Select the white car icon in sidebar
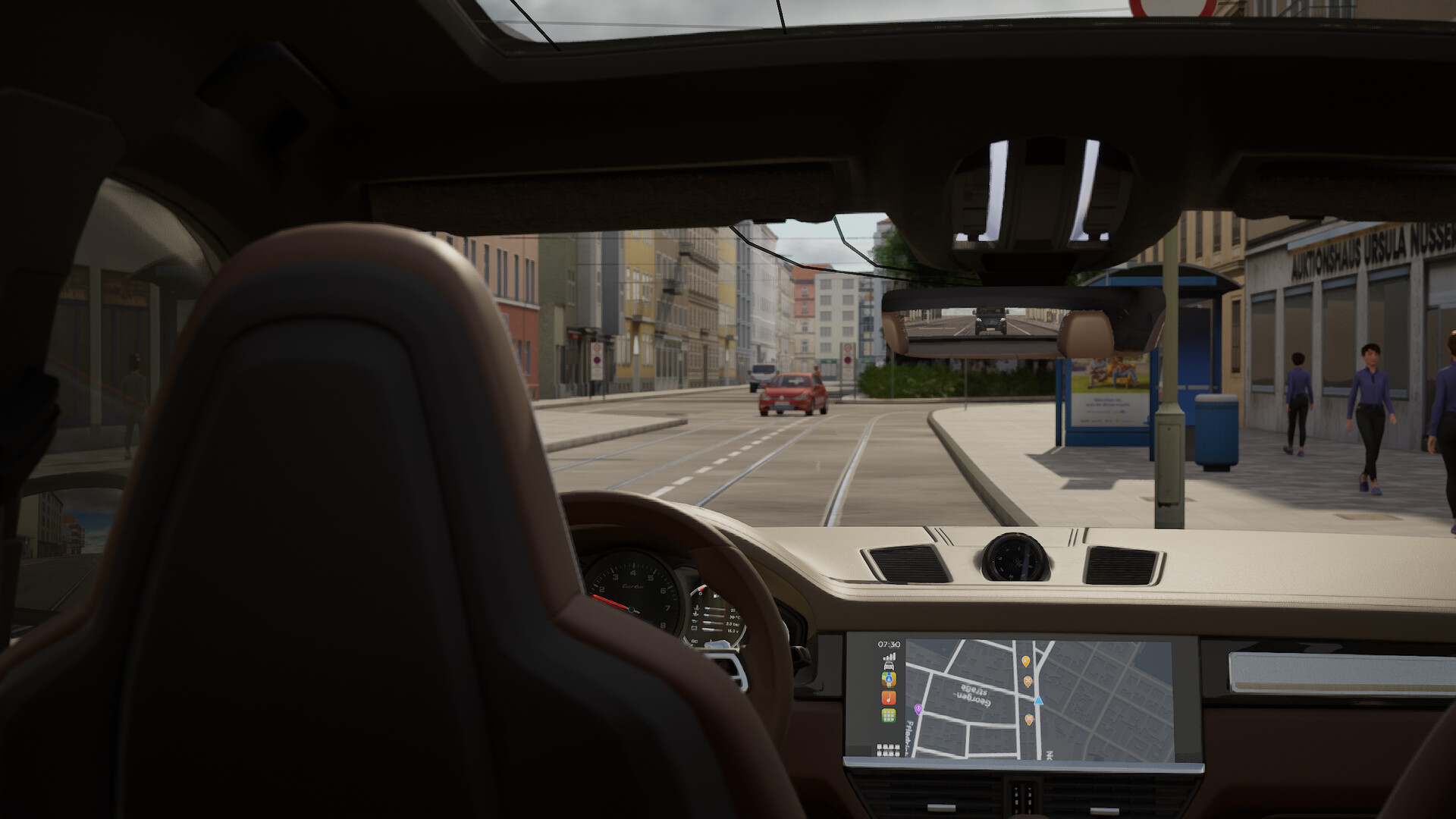1456x819 pixels. pos(889,666)
